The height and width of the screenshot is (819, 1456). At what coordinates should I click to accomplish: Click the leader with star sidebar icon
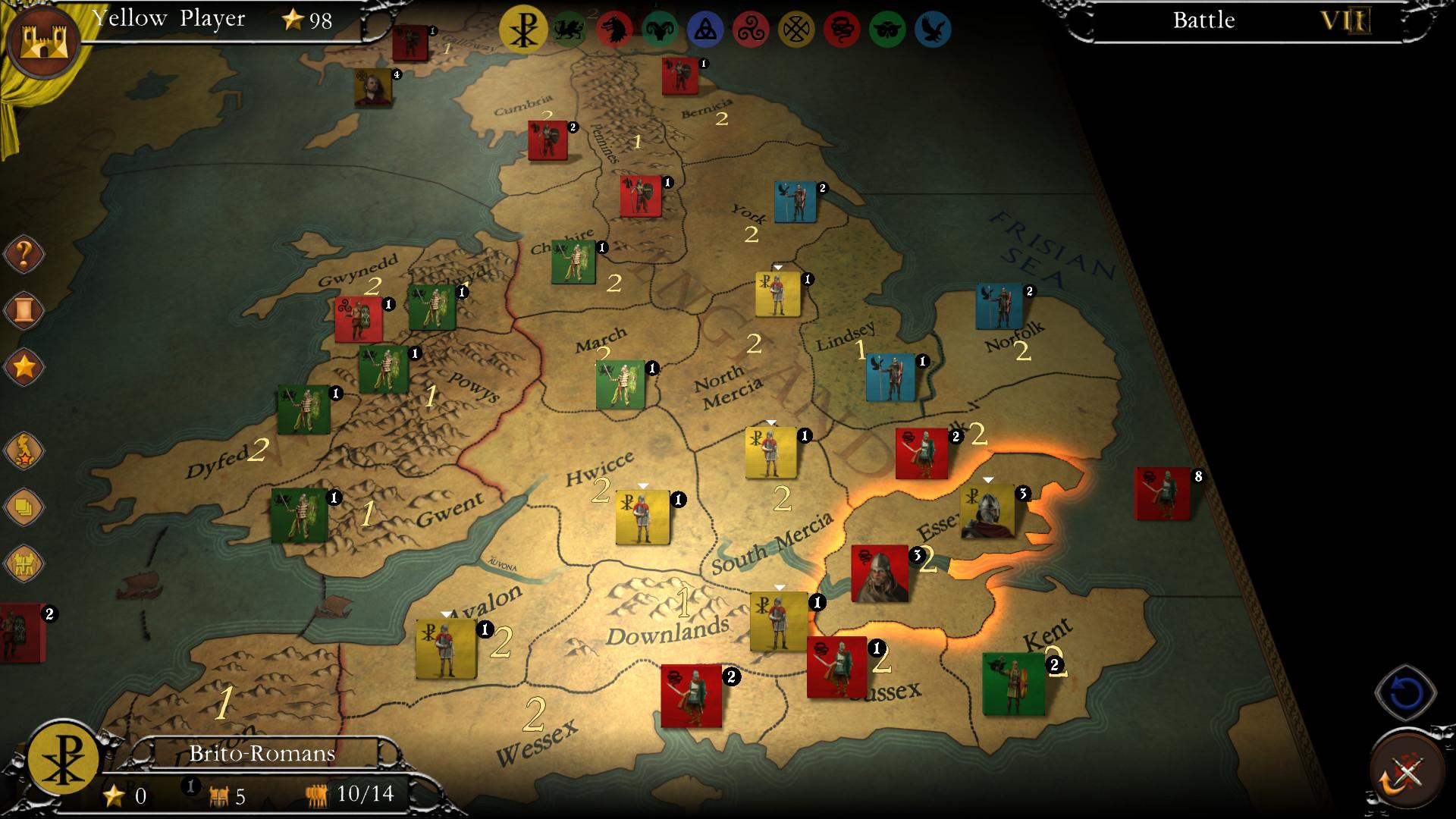tap(23, 449)
